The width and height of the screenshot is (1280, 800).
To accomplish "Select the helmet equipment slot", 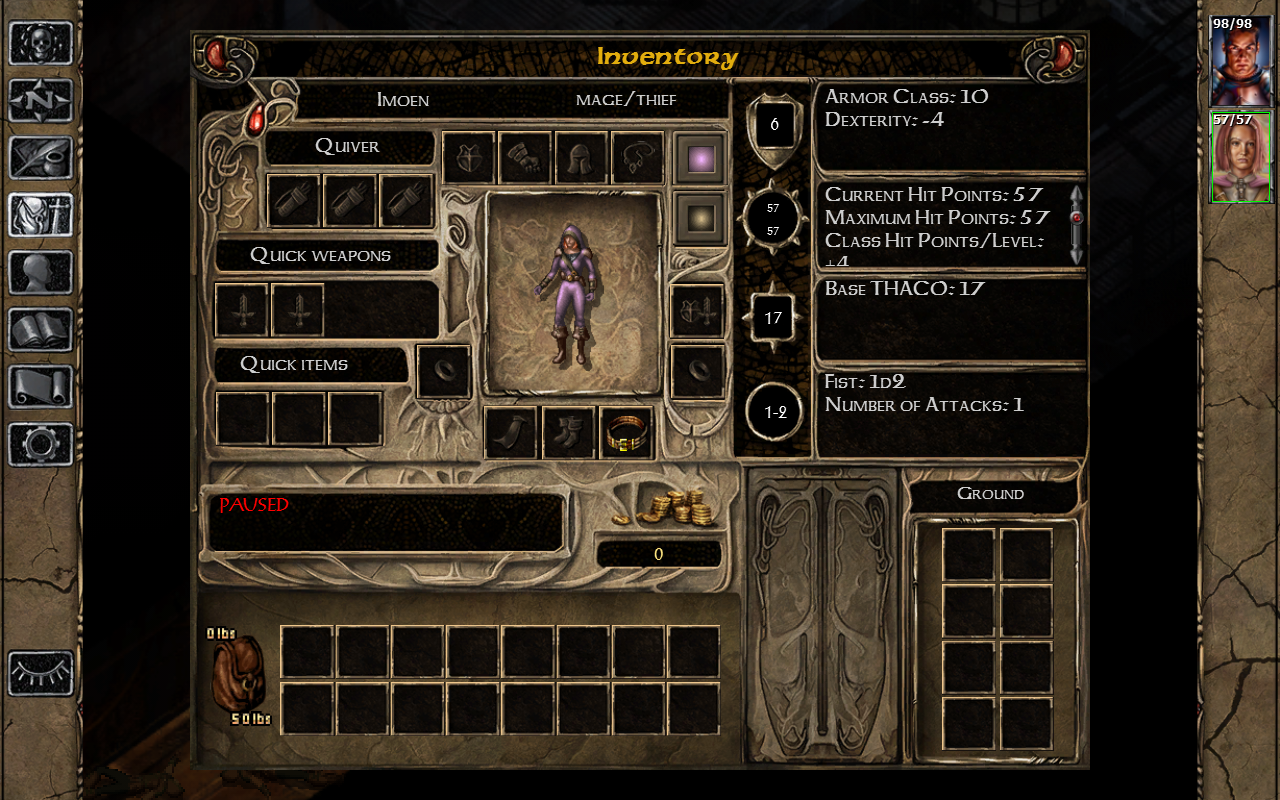I will pyautogui.click(x=581, y=159).
